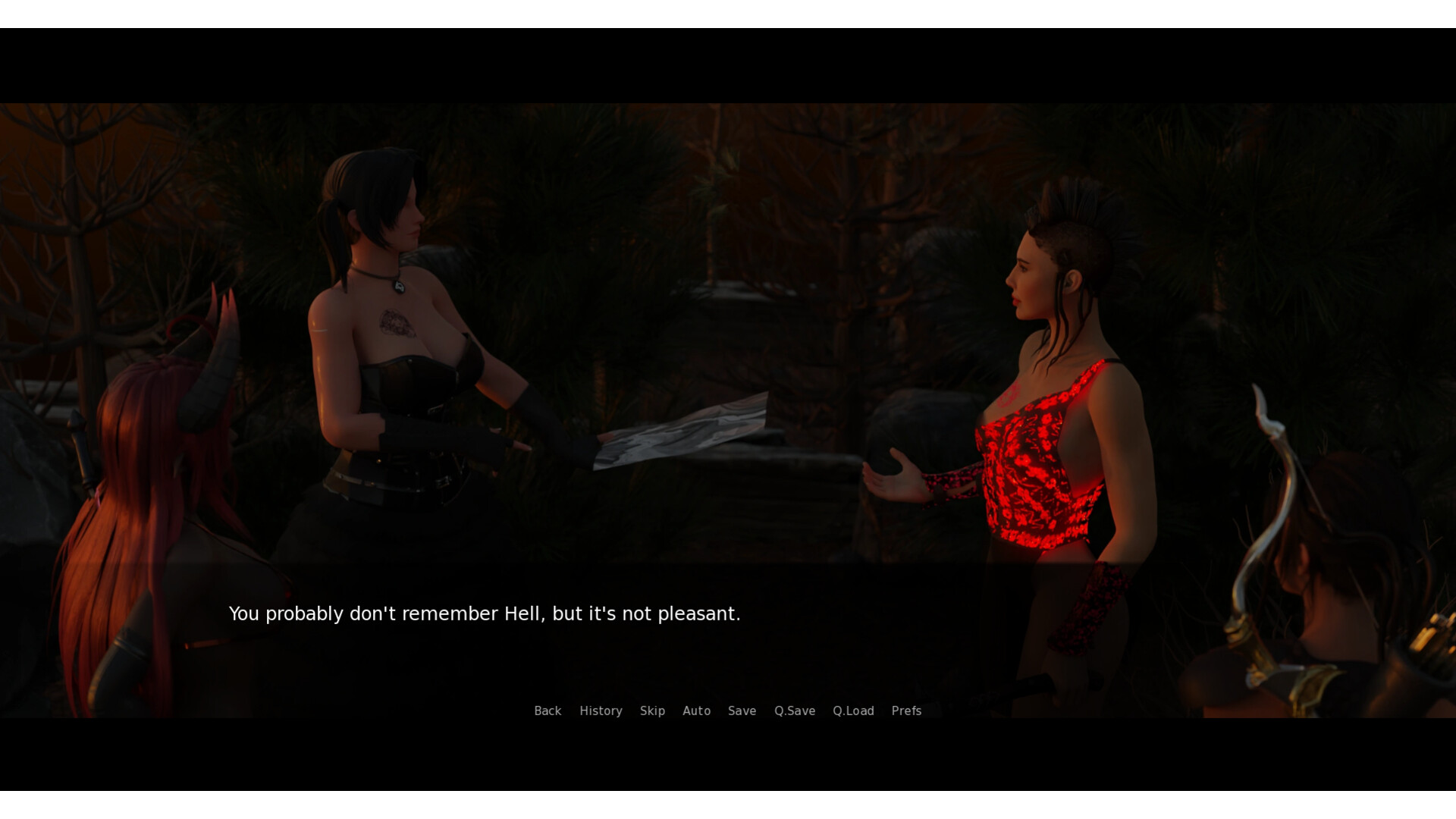The height and width of the screenshot is (819, 1456).
Task: Perform a Q.Save quick save
Action: pyautogui.click(x=794, y=711)
